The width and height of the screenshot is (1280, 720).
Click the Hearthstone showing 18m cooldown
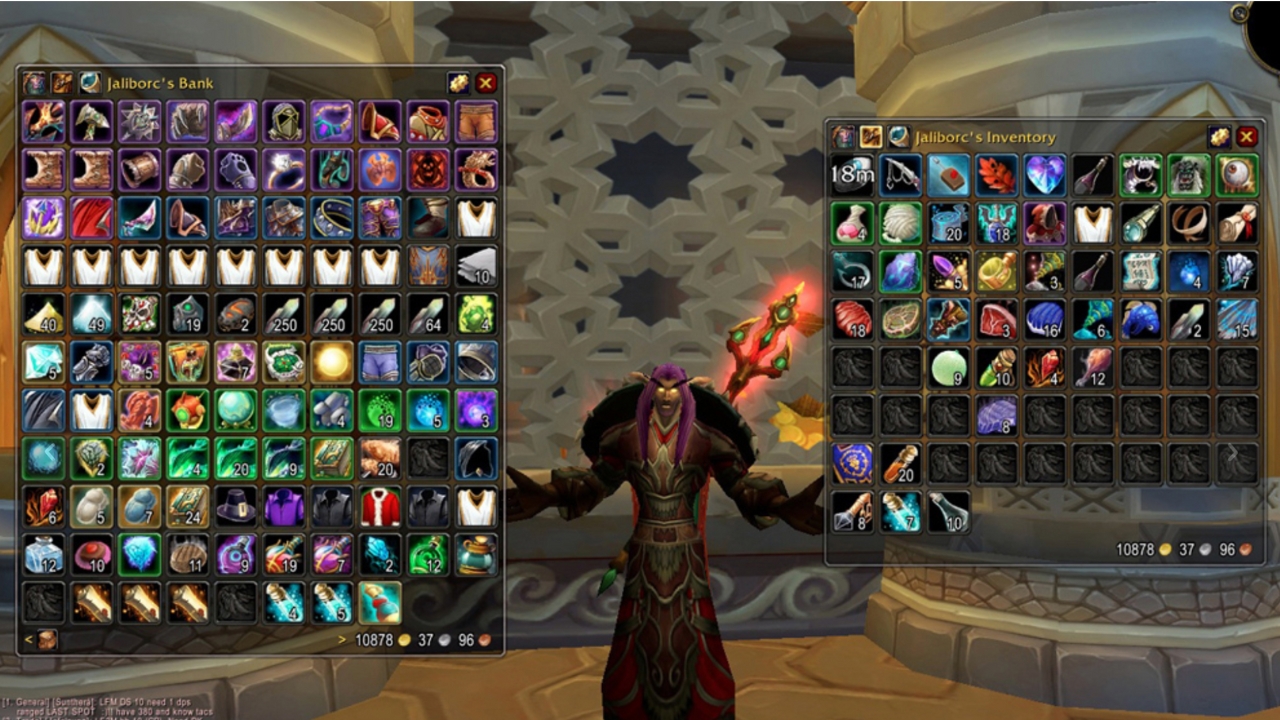tap(852, 172)
